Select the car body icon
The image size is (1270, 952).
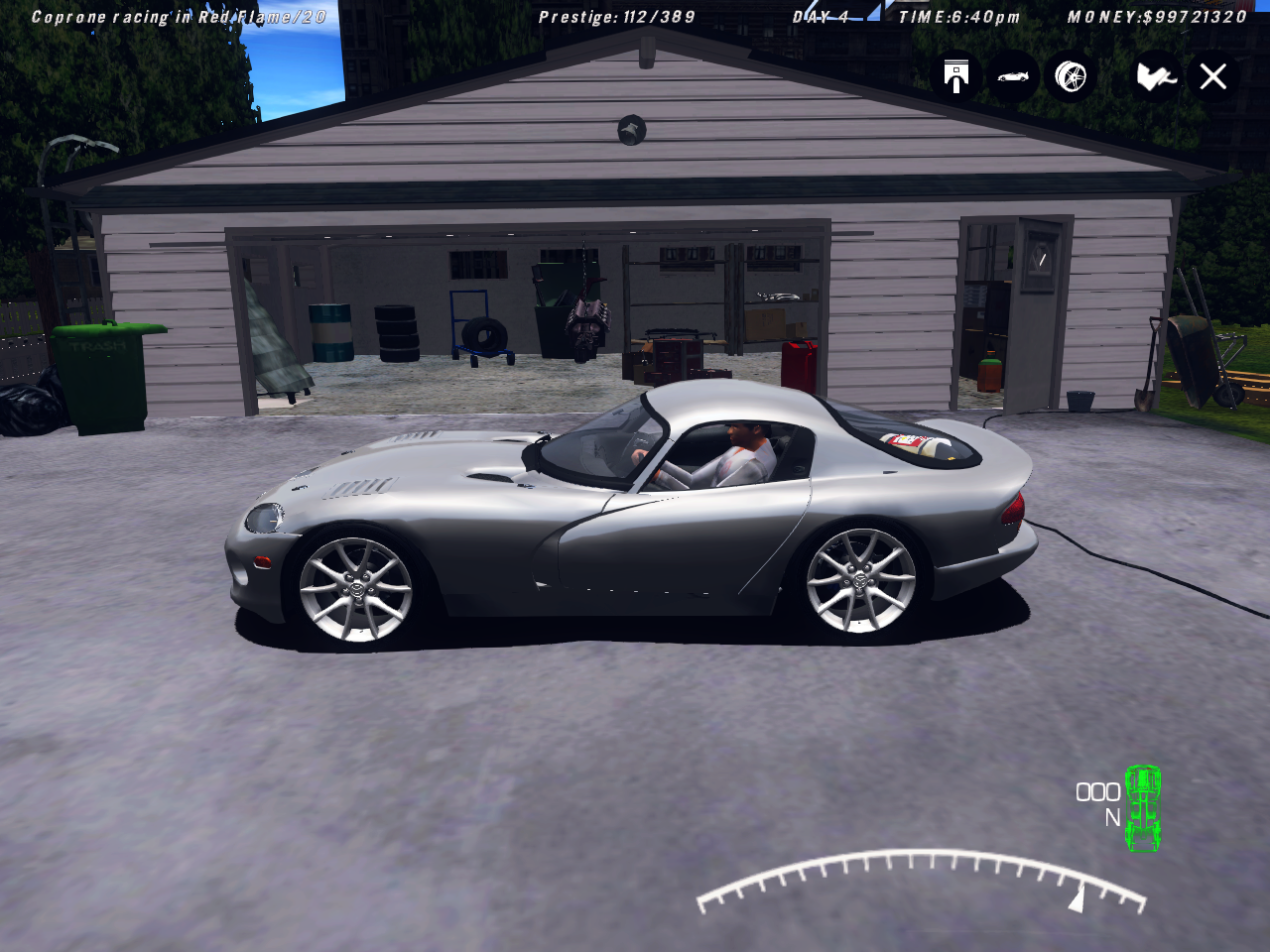tap(1013, 76)
